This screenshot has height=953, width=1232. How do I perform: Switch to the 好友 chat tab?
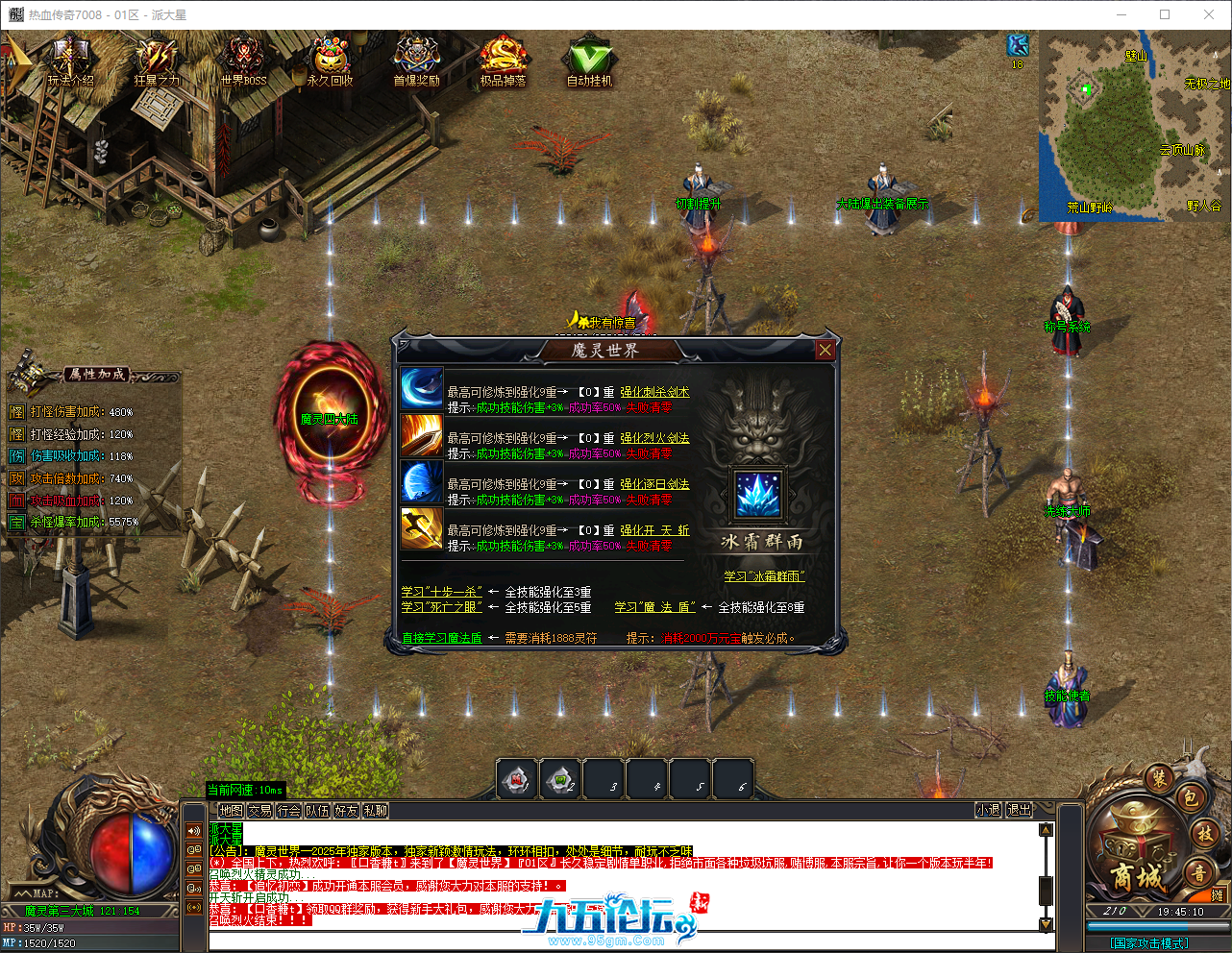pyautogui.click(x=346, y=811)
